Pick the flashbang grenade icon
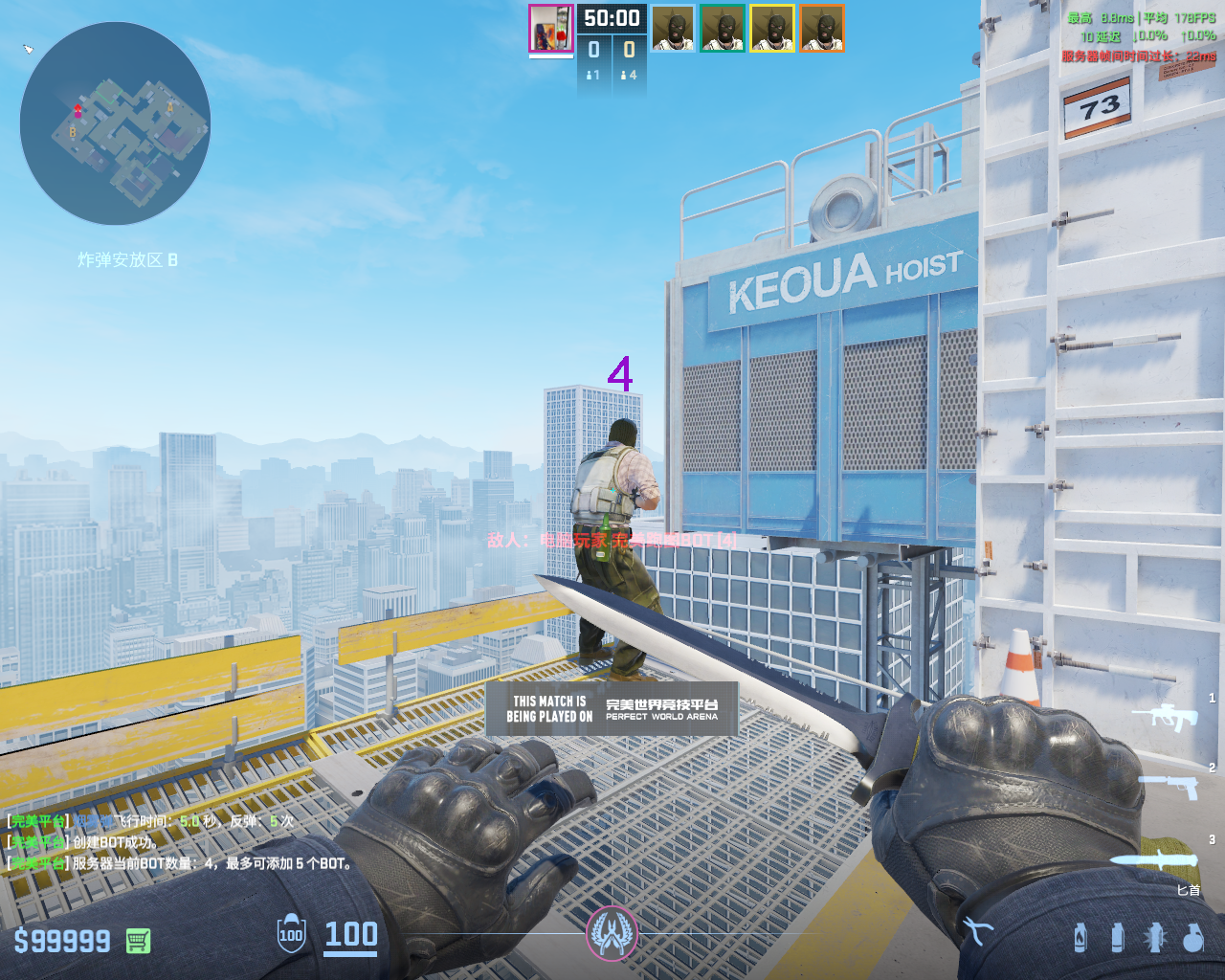Screen dimensions: 1225x980 [1155, 938]
